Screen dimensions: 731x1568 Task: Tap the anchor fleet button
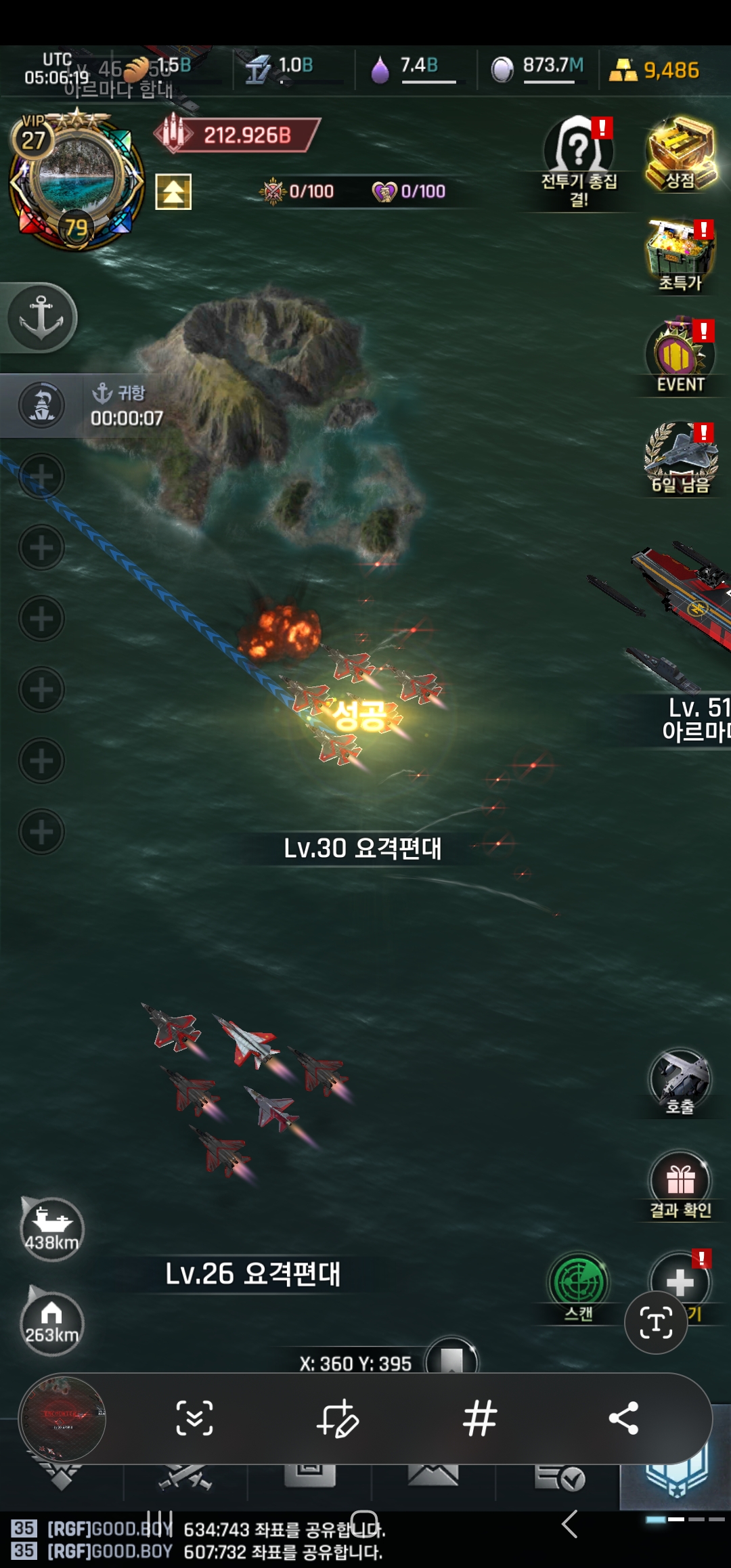(41, 318)
